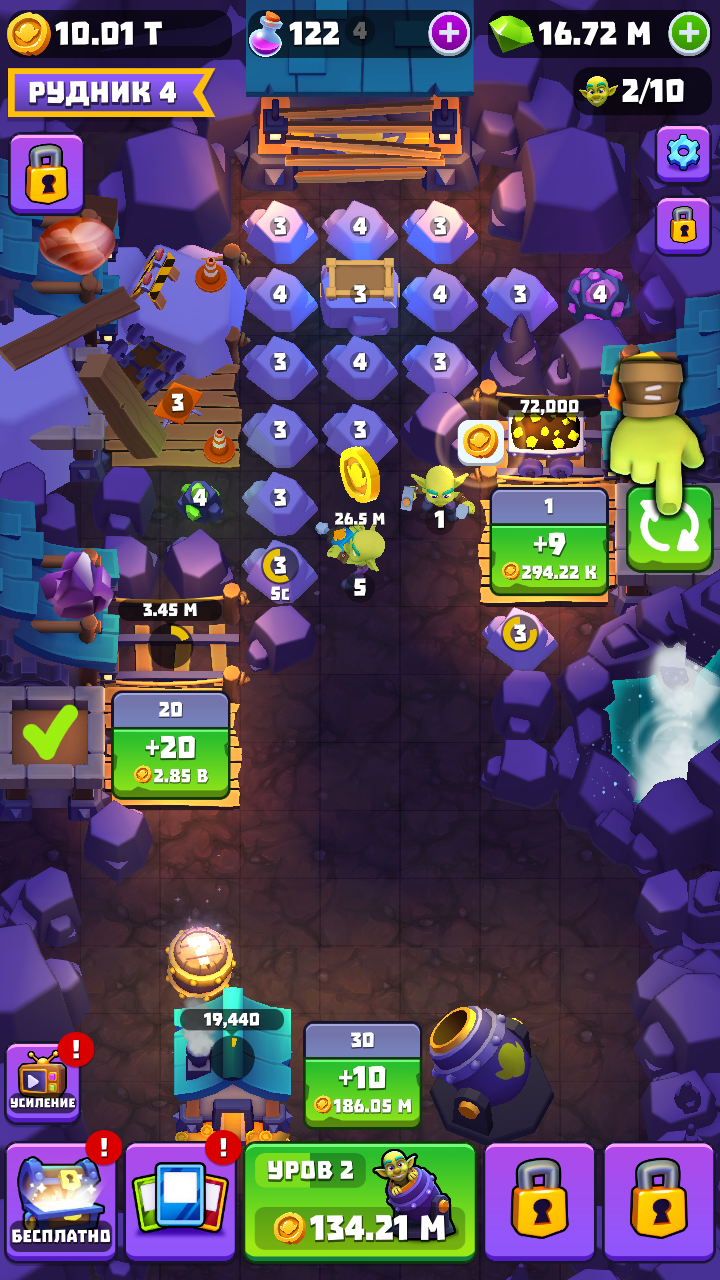Upgrade goblin cannon level for 134.21 M
Viewport: 720px width, 1280px height.
tap(360, 1203)
